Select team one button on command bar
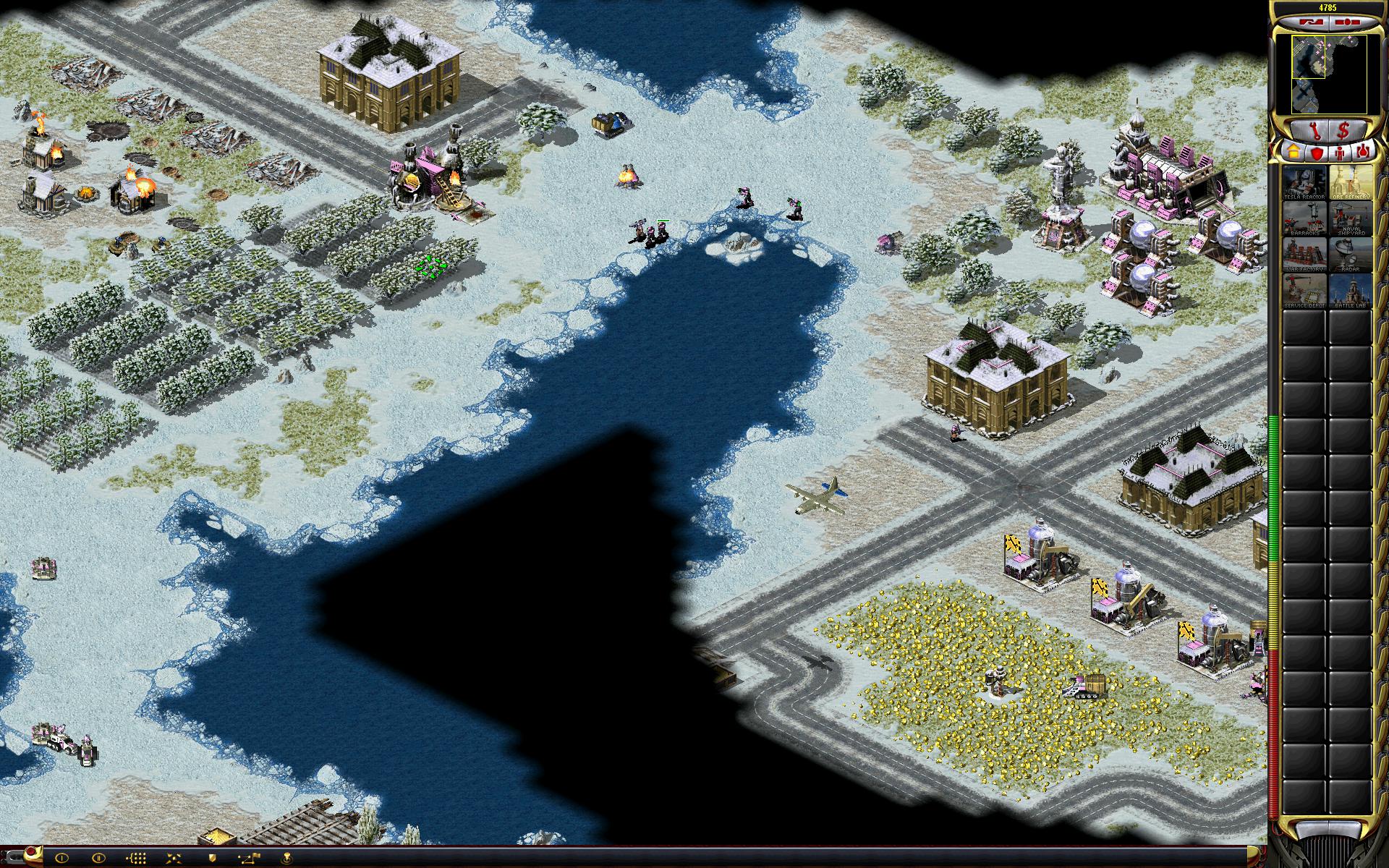The height and width of the screenshot is (868, 1389). pos(61,859)
